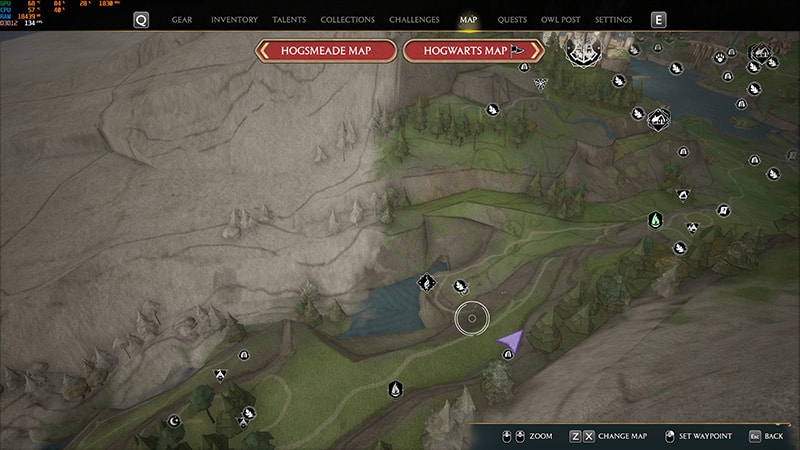The width and height of the screenshot is (800, 450).
Task: Open the Quests tab
Action: tap(512, 20)
